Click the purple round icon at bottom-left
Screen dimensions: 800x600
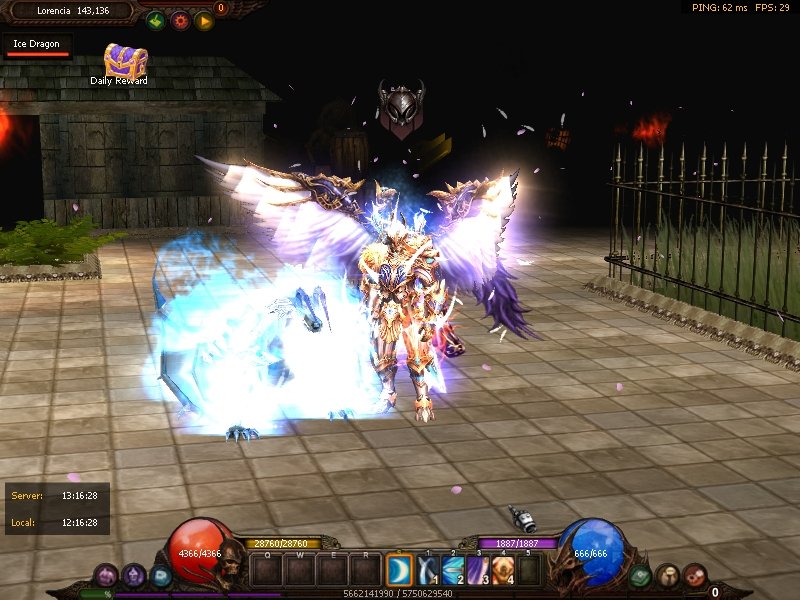pos(106,575)
